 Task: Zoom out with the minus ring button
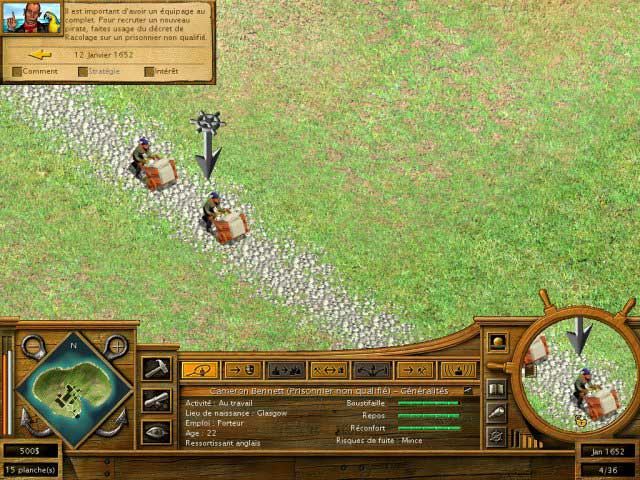point(33,346)
